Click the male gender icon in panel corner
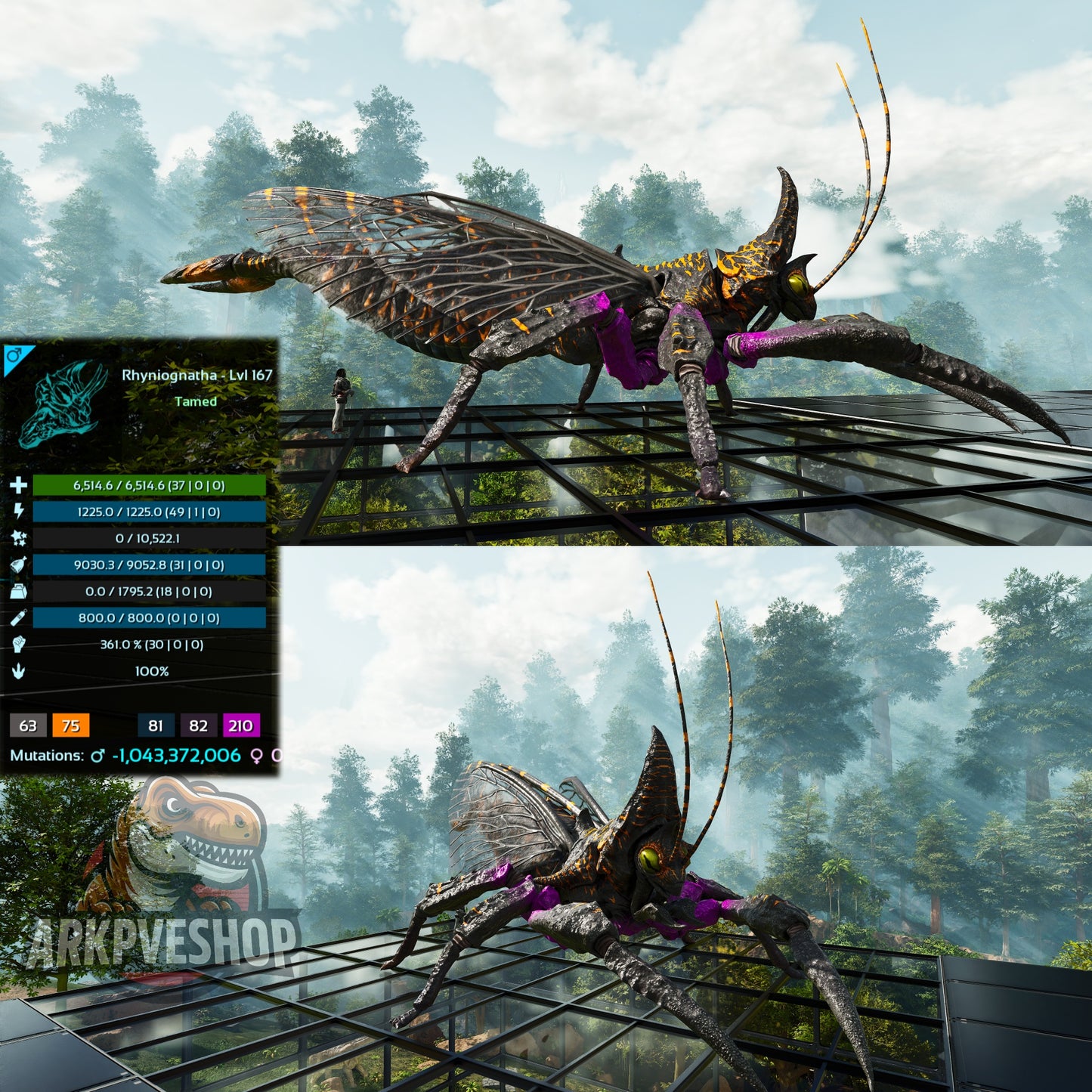The height and width of the screenshot is (1092, 1092). click(13, 354)
